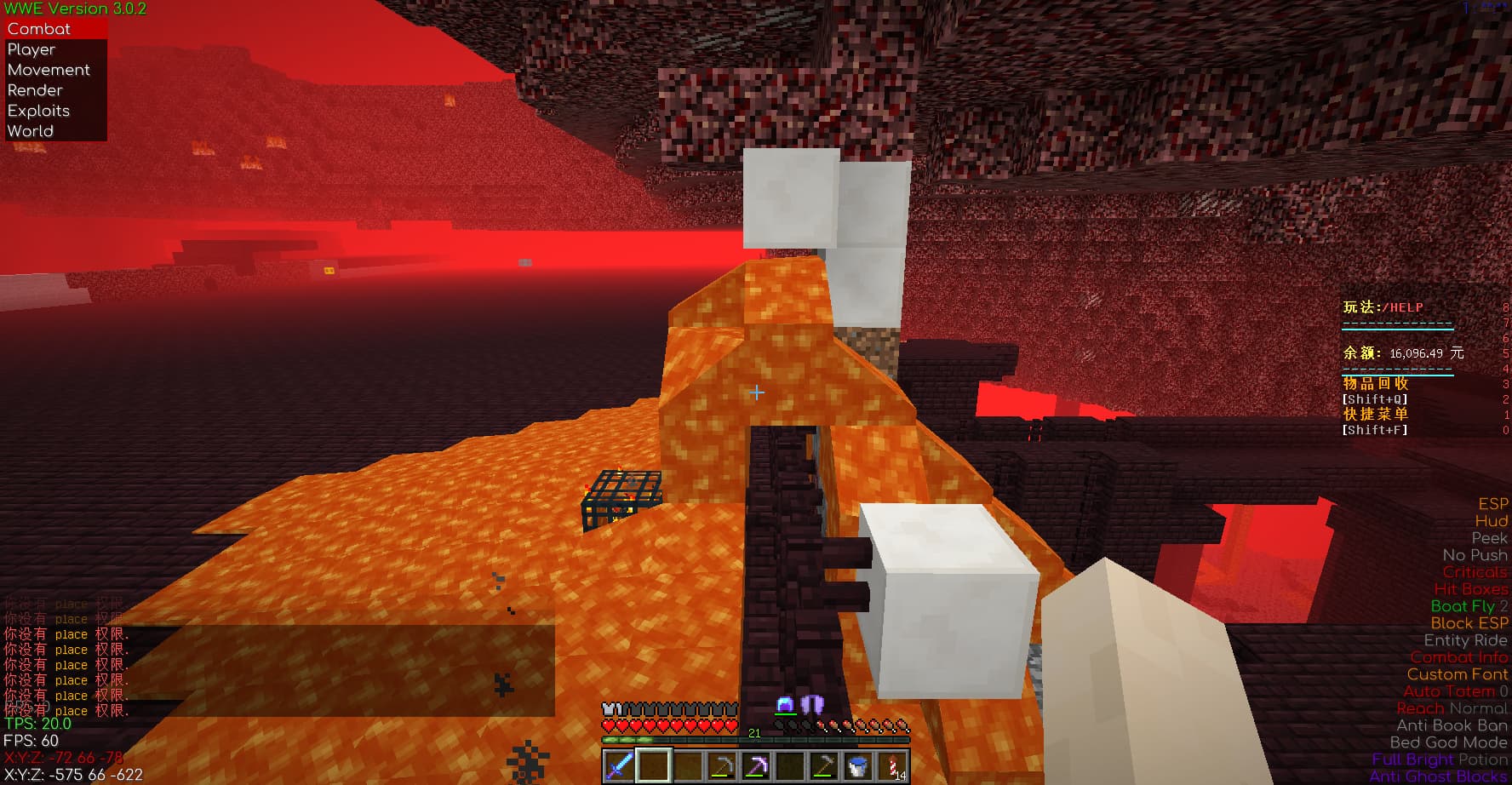The width and height of the screenshot is (1512, 785).
Task: Select the firework rocket stack slot
Action: (x=892, y=766)
